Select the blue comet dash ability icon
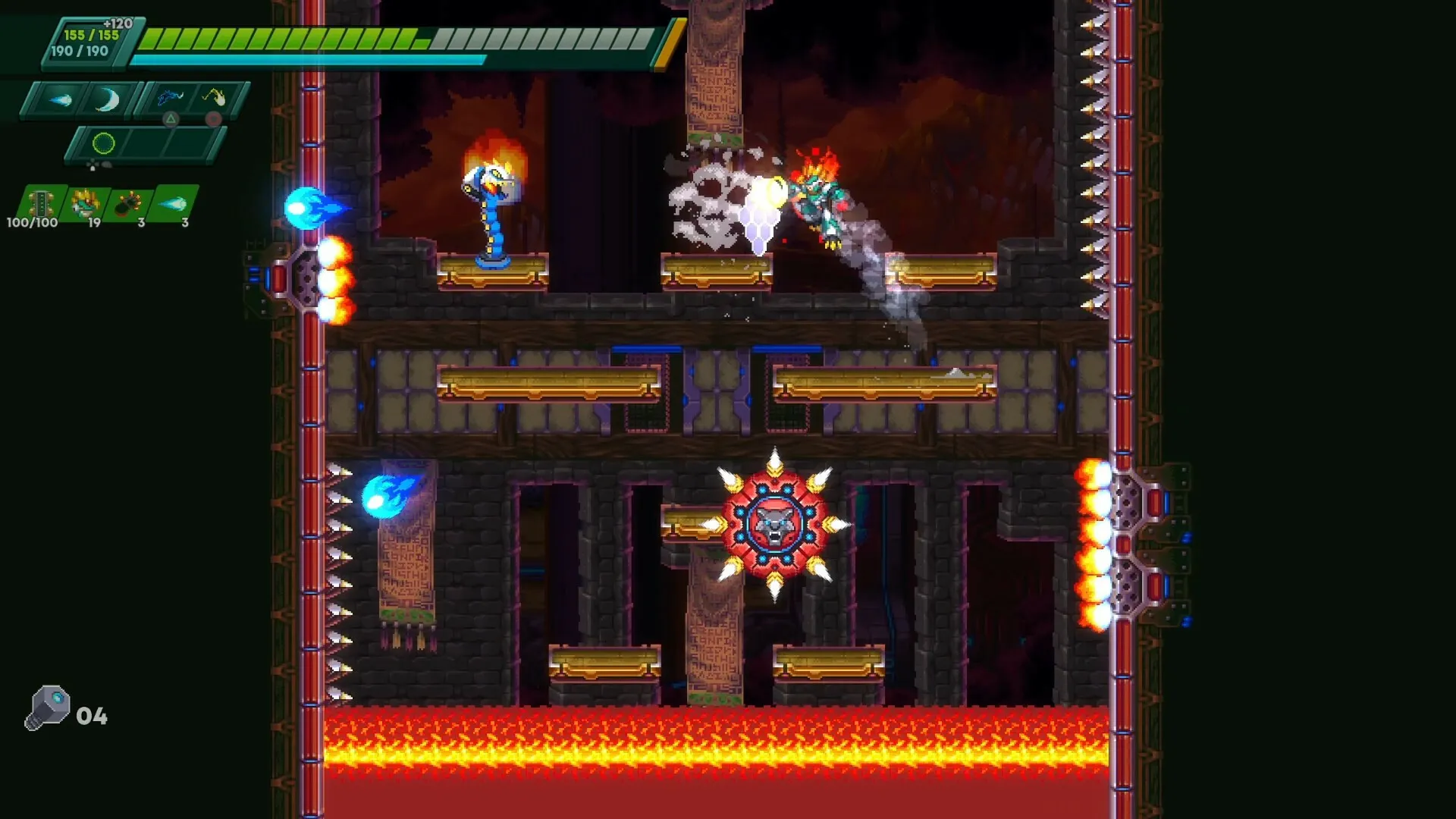This screenshot has height=819, width=1456. (x=58, y=99)
